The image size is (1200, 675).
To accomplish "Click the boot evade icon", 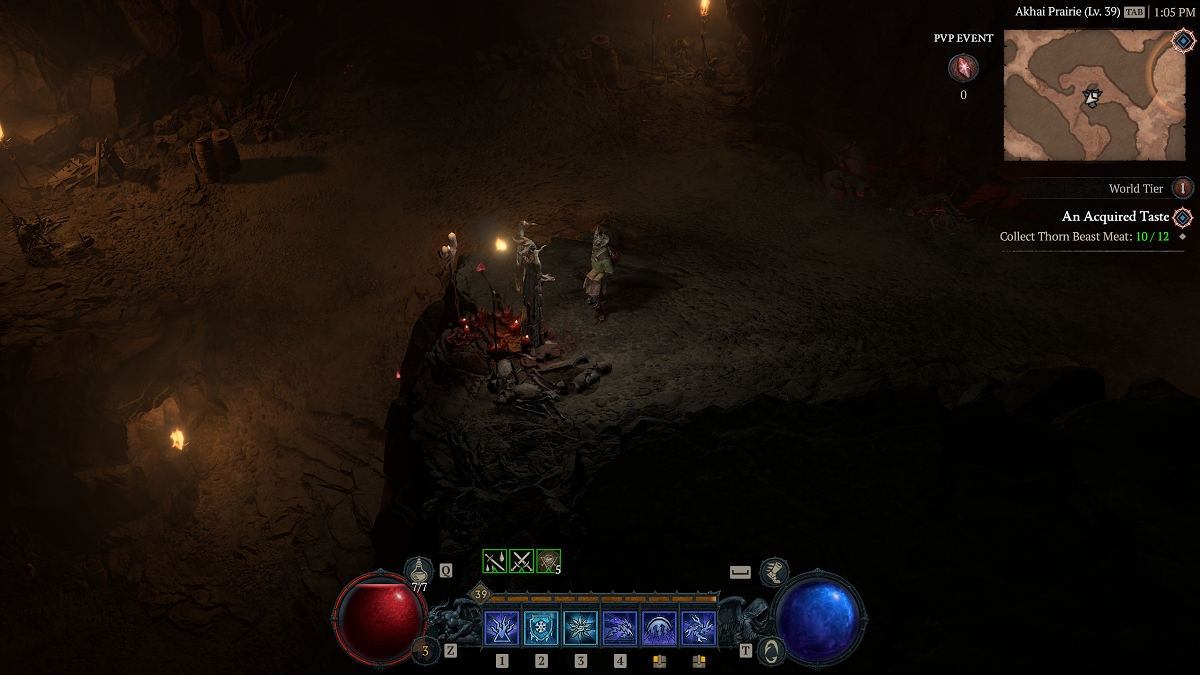I will [773, 572].
